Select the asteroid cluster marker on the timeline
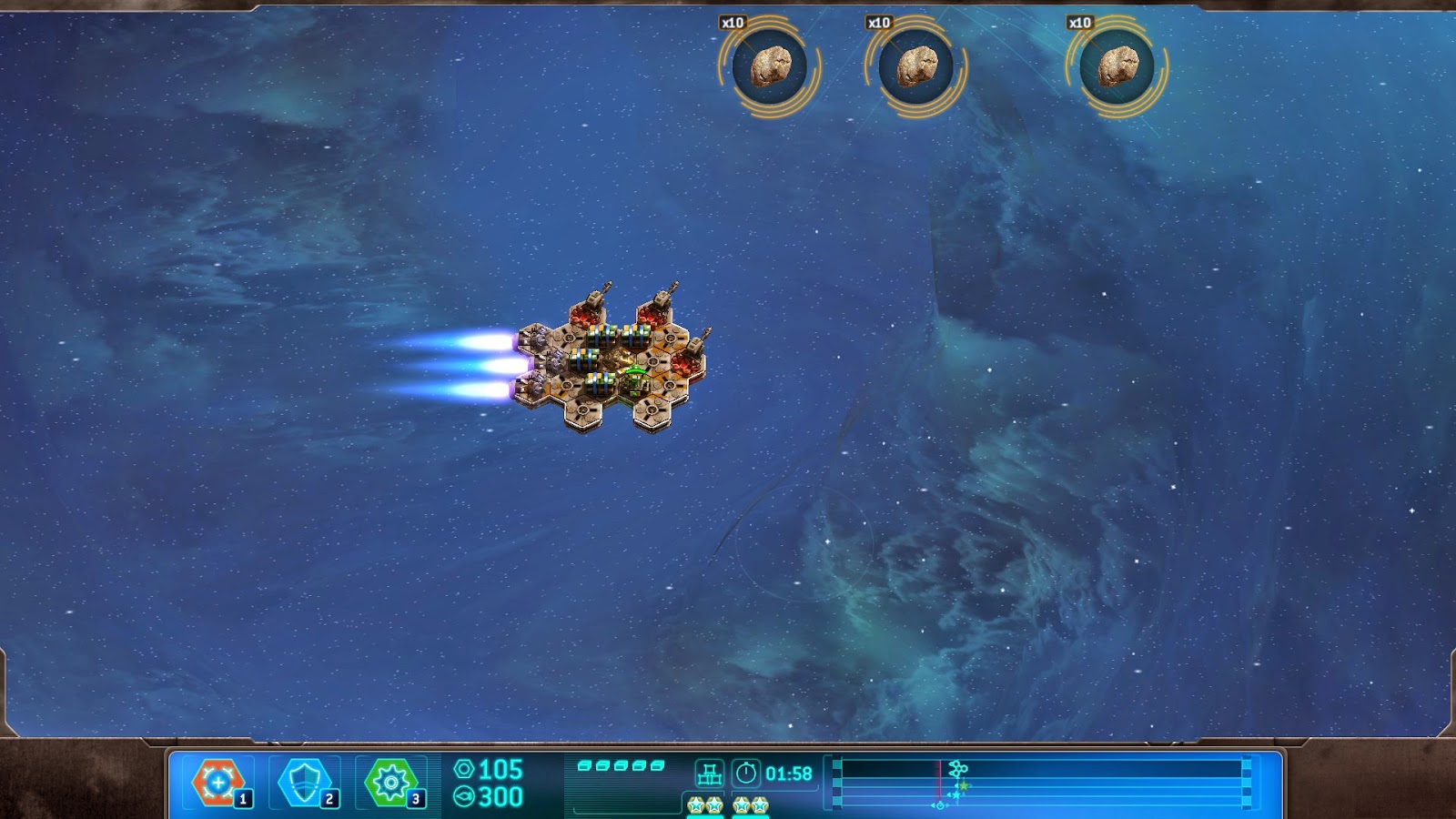Image resolution: width=1456 pixels, height=819 pixels. (958, 767)
